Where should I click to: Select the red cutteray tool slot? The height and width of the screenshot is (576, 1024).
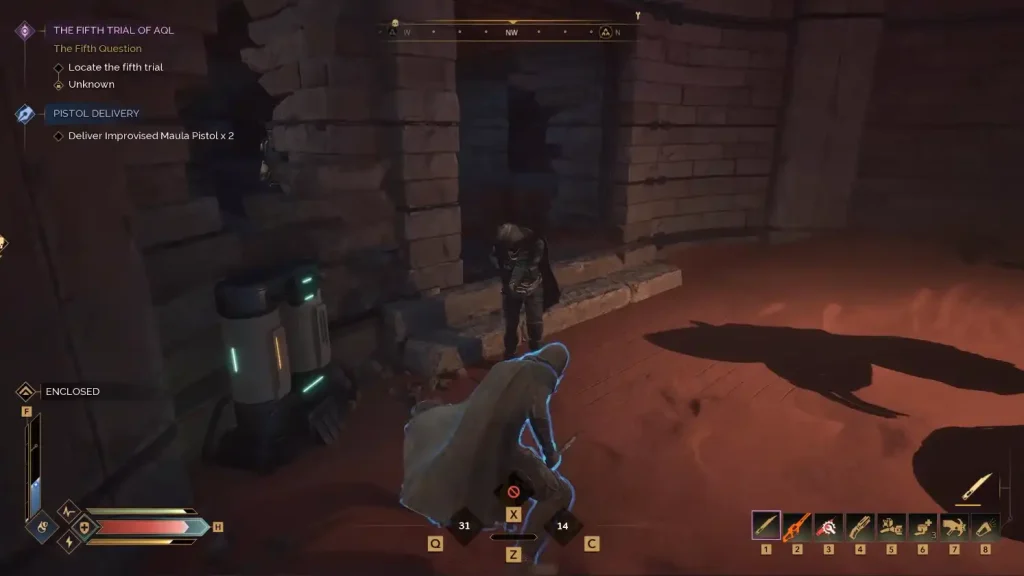pyautogui.click(x=828, y=526)
